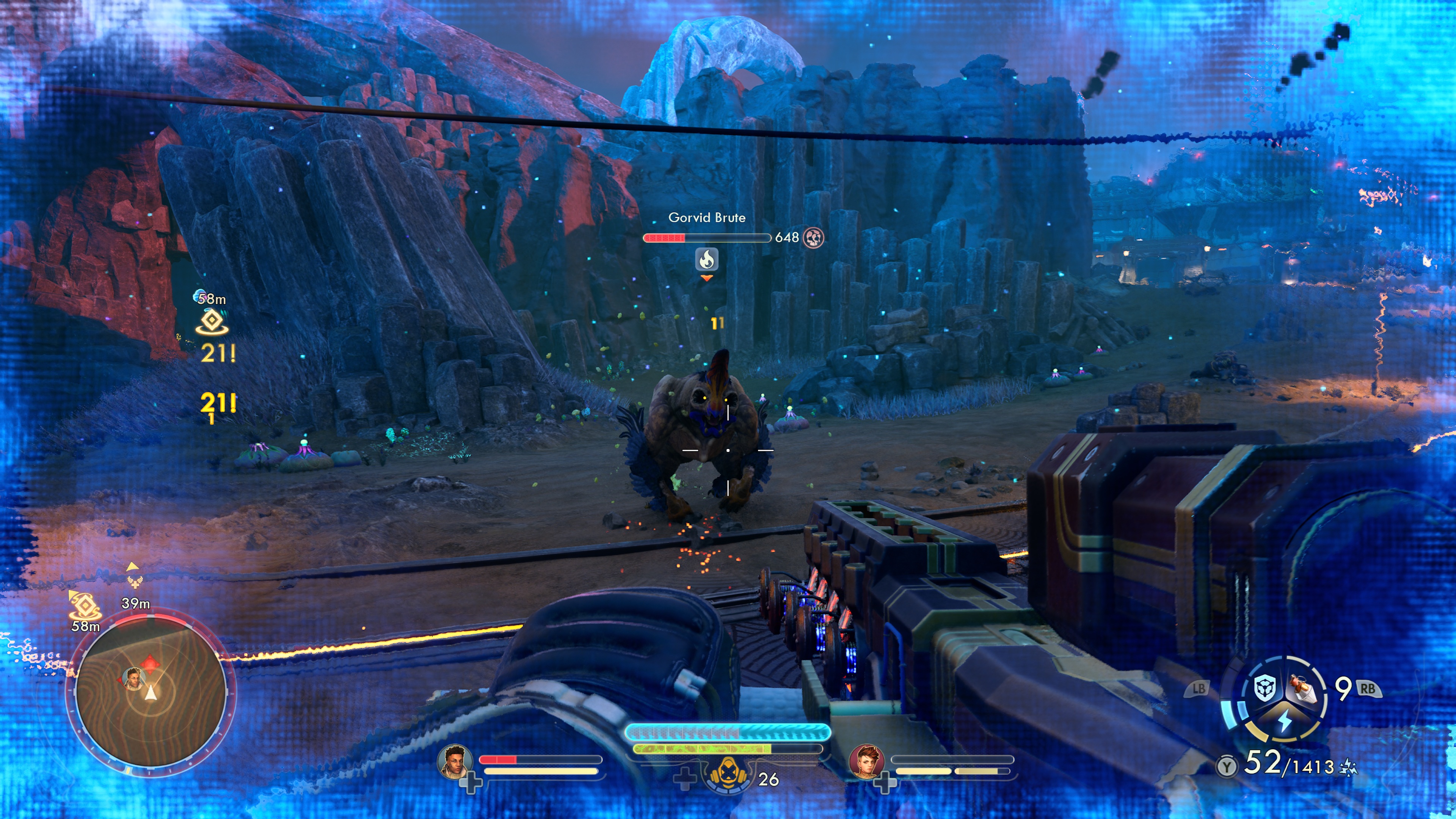Click the creature type icon beside 648

(x=813, y=237)
